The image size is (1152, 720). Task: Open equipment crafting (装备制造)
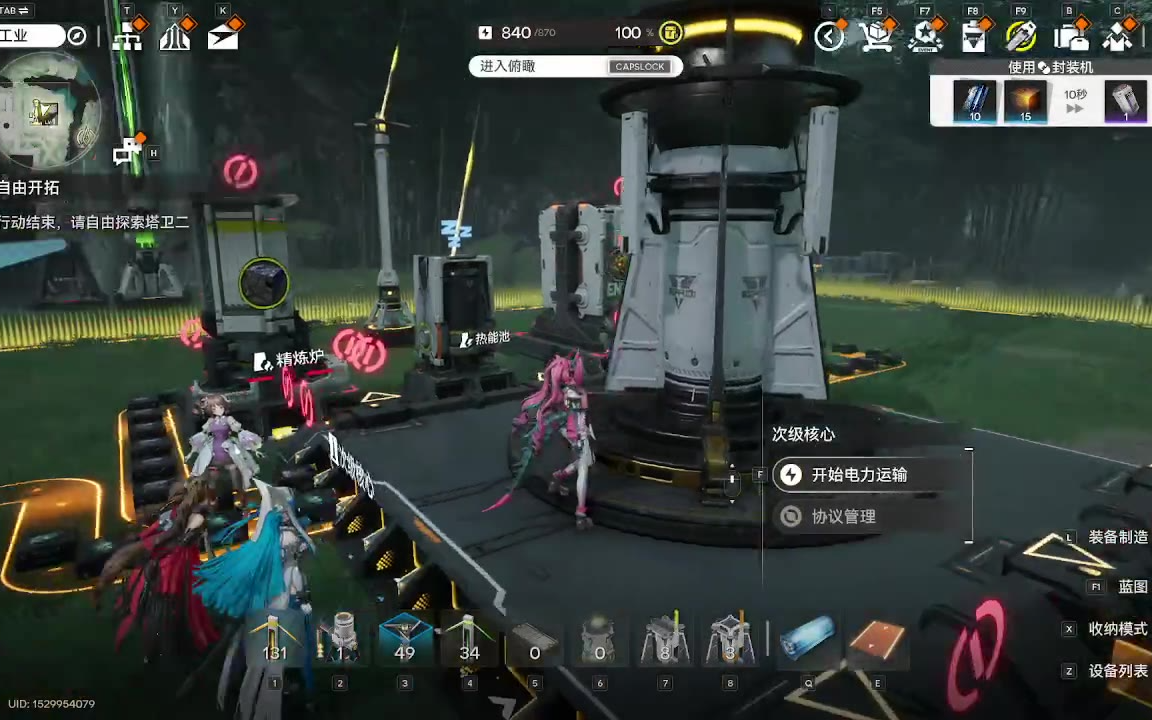(x=1117, y=537)
